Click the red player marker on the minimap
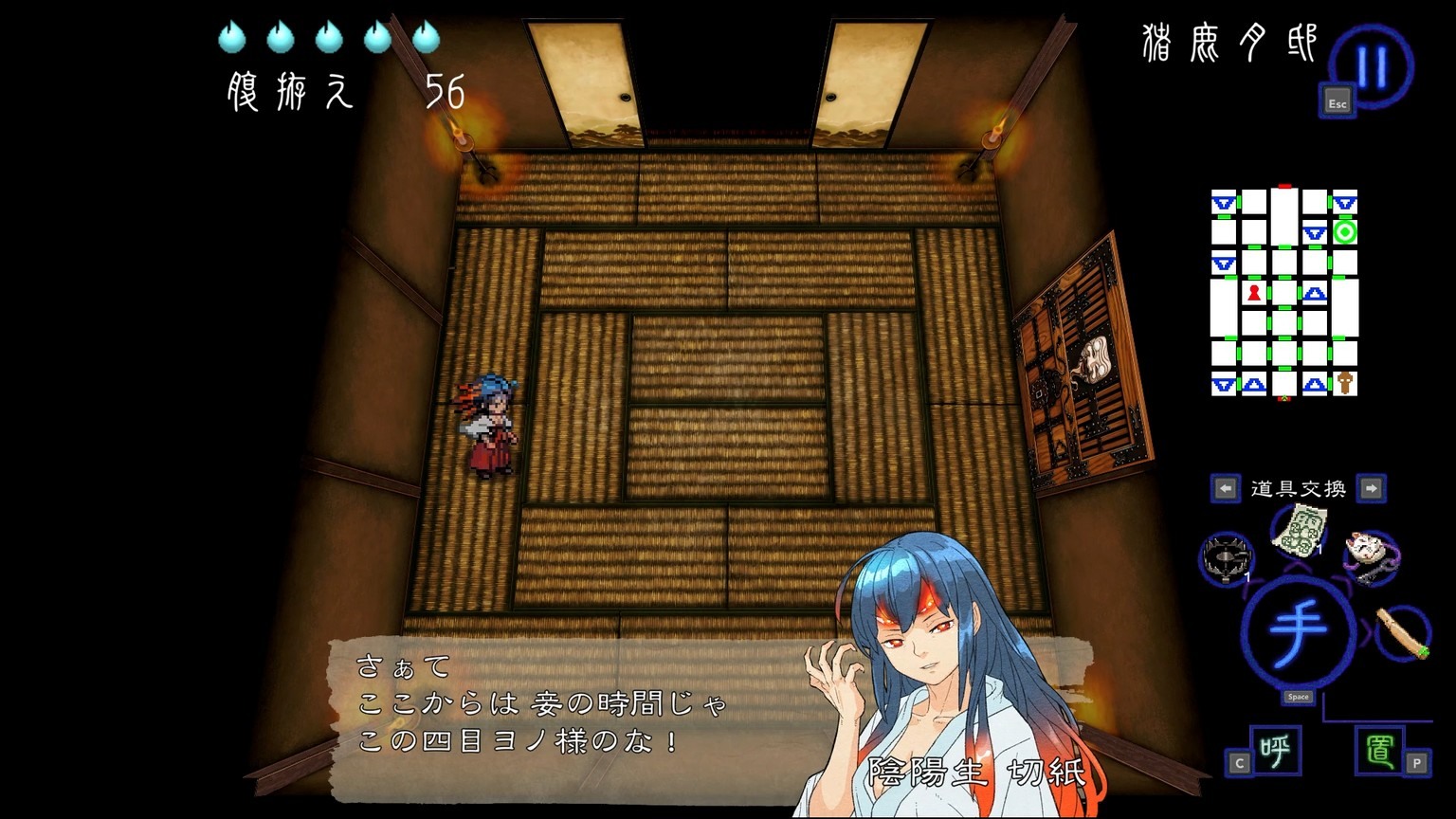The height and width of the screenshot is (819, 1456). 1254,293
